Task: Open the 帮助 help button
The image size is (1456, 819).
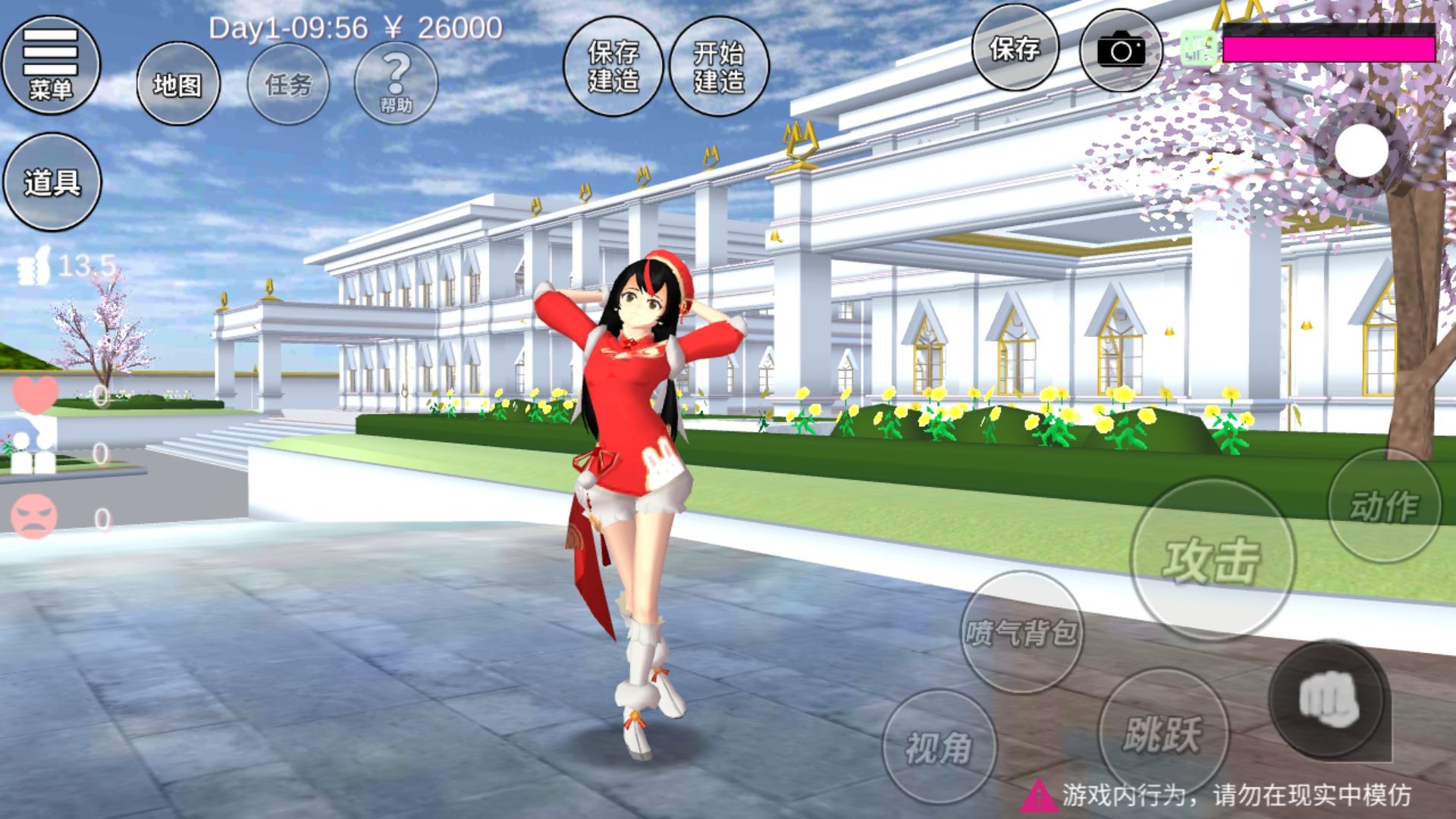Action: (396, 82)
